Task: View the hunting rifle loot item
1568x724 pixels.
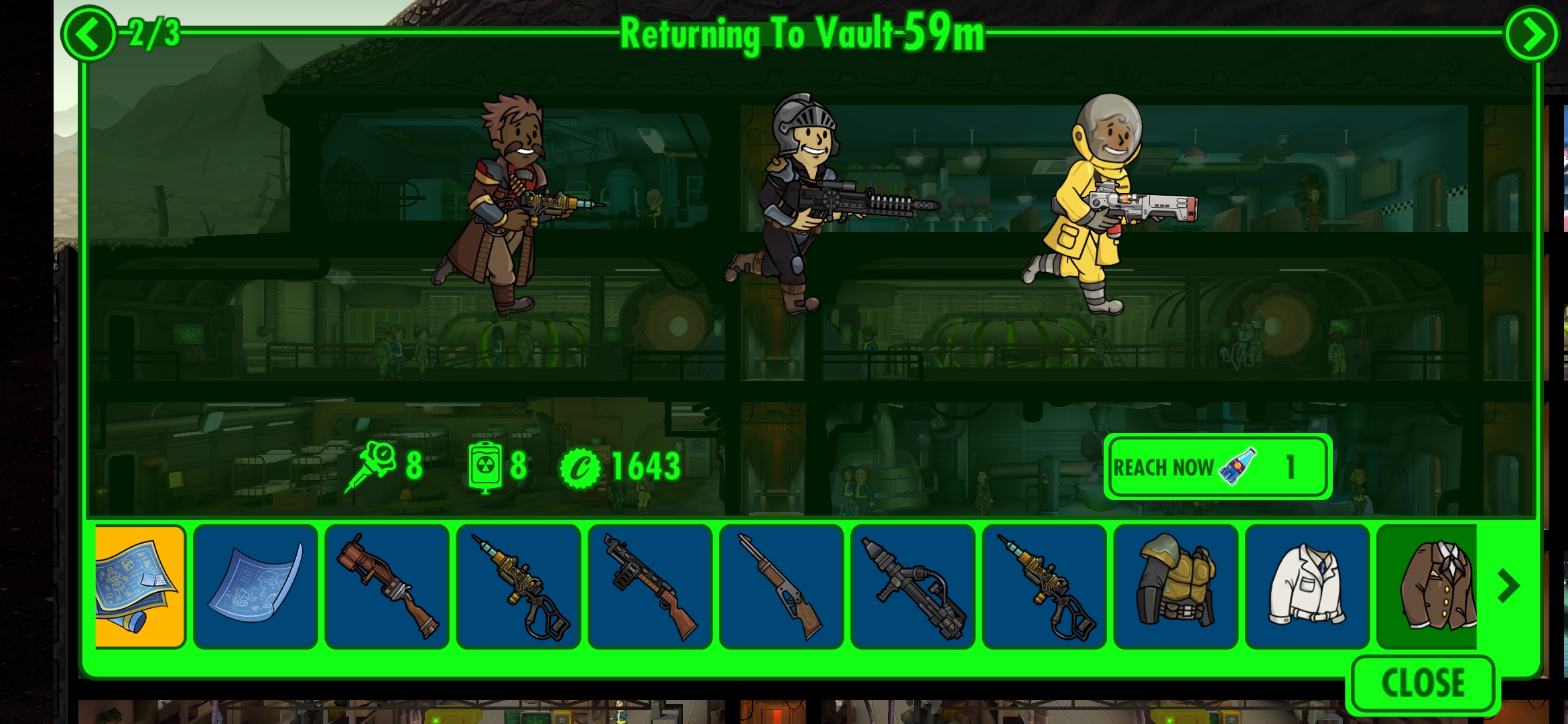Action: click(781, 585)
